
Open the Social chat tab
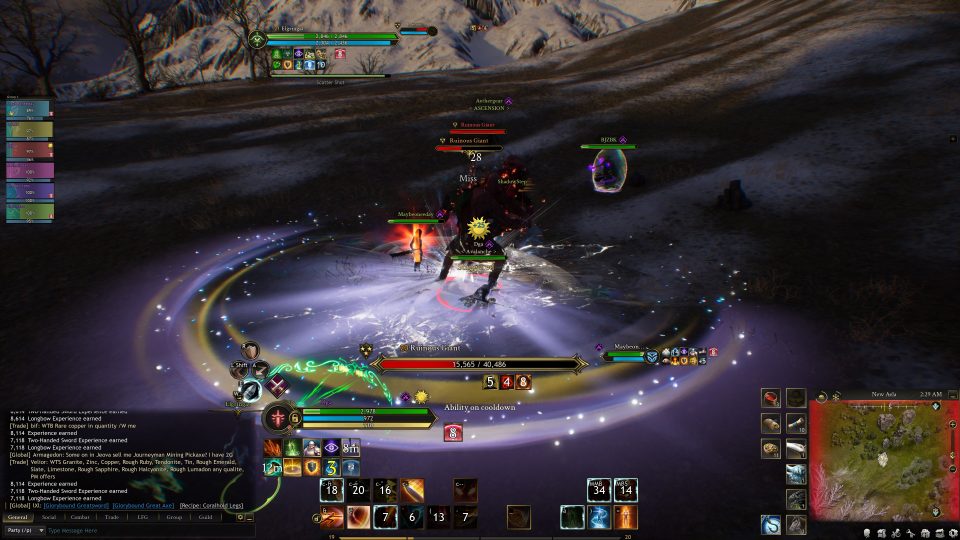49,517
